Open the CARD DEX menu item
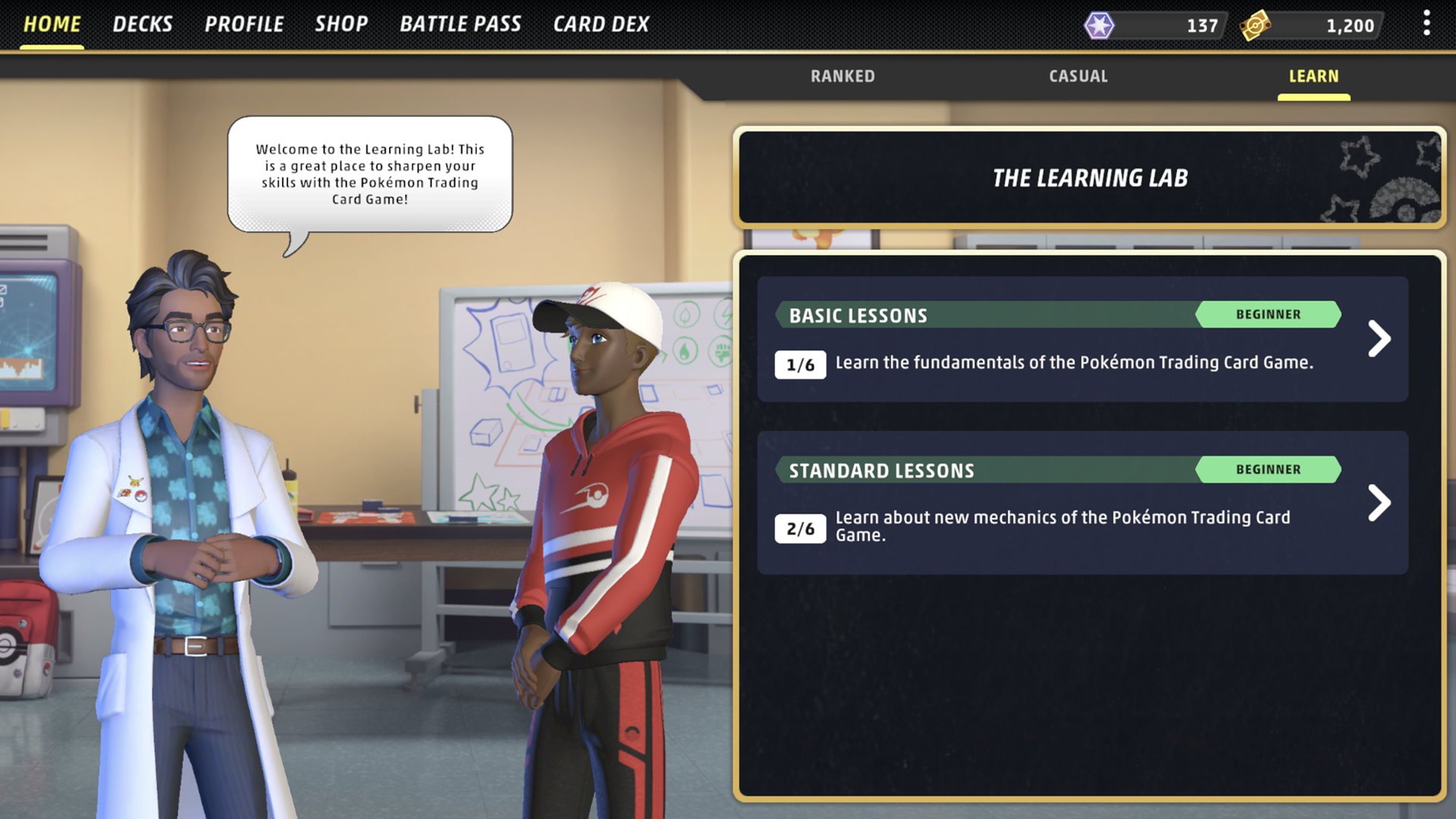This screenshot has height=819, width=1456. 601,24
